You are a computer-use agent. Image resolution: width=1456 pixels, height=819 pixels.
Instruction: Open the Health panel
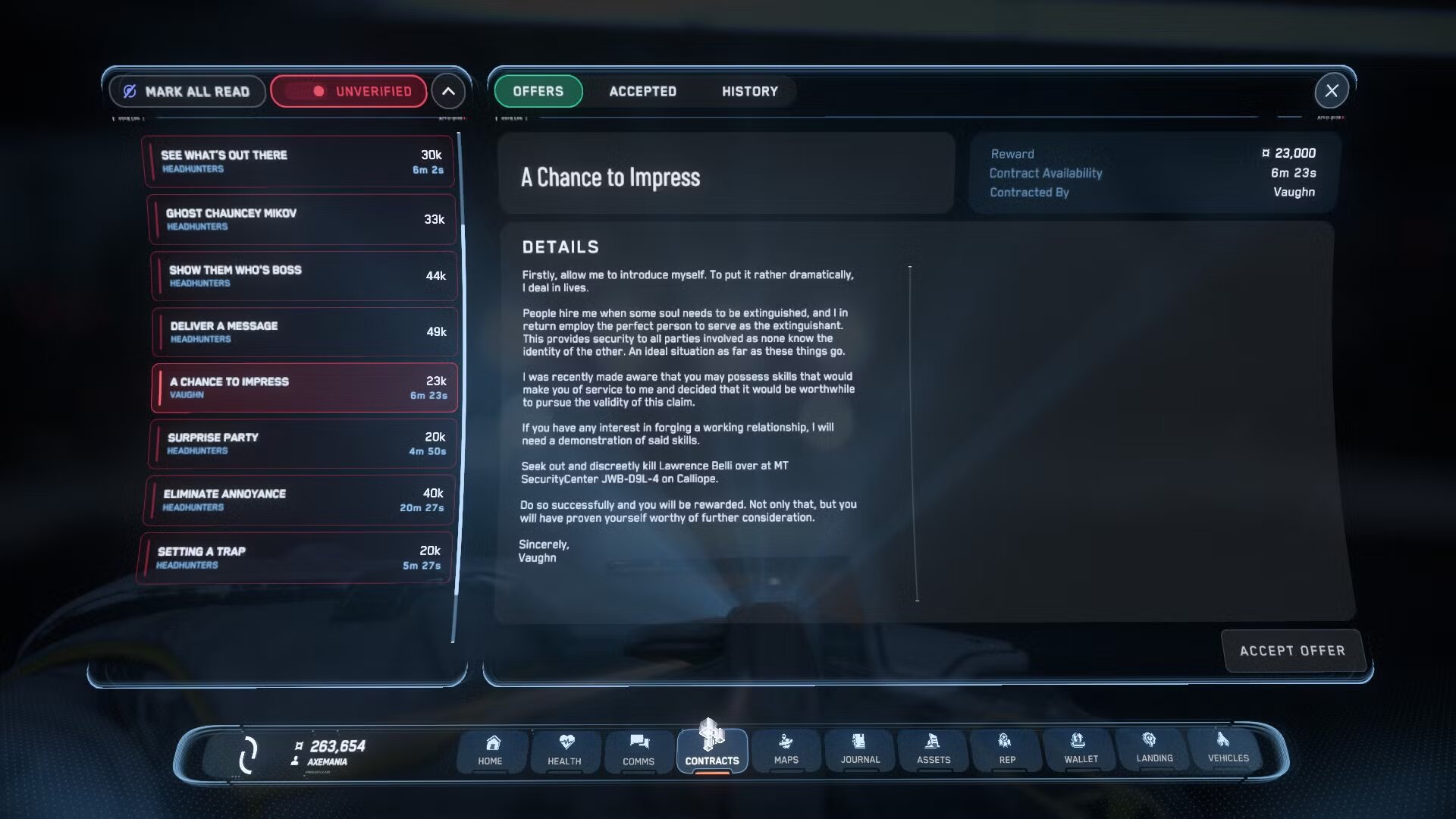[564, 752]
